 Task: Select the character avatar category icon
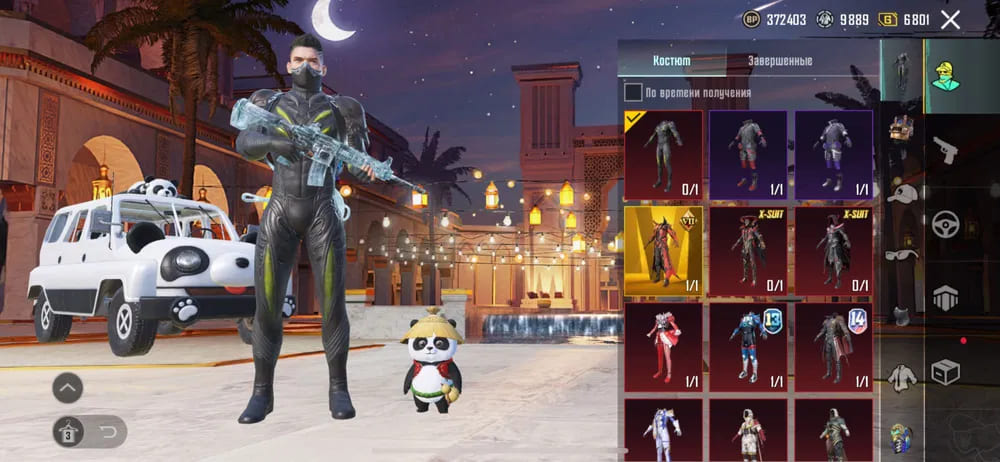(x=945, y=74)
